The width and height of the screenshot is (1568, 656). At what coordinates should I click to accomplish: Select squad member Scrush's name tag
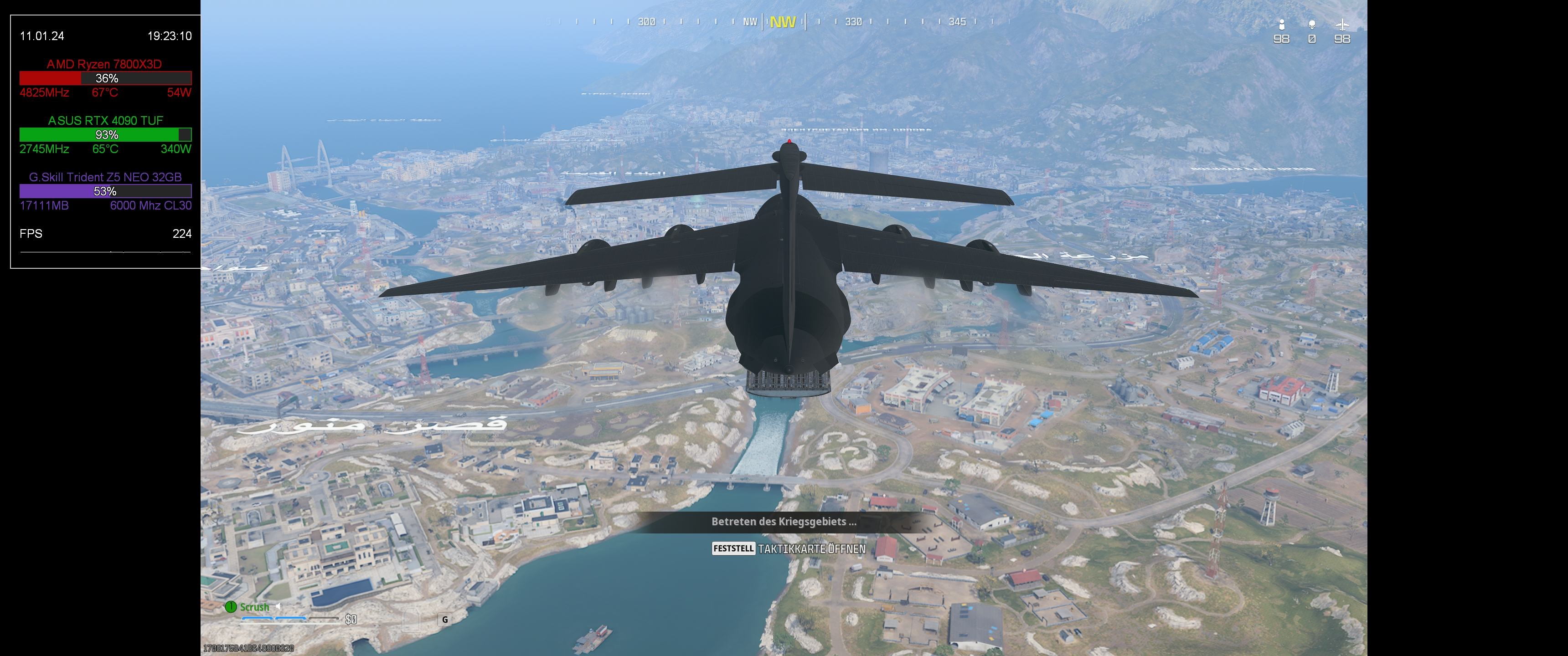coord(254,607)
